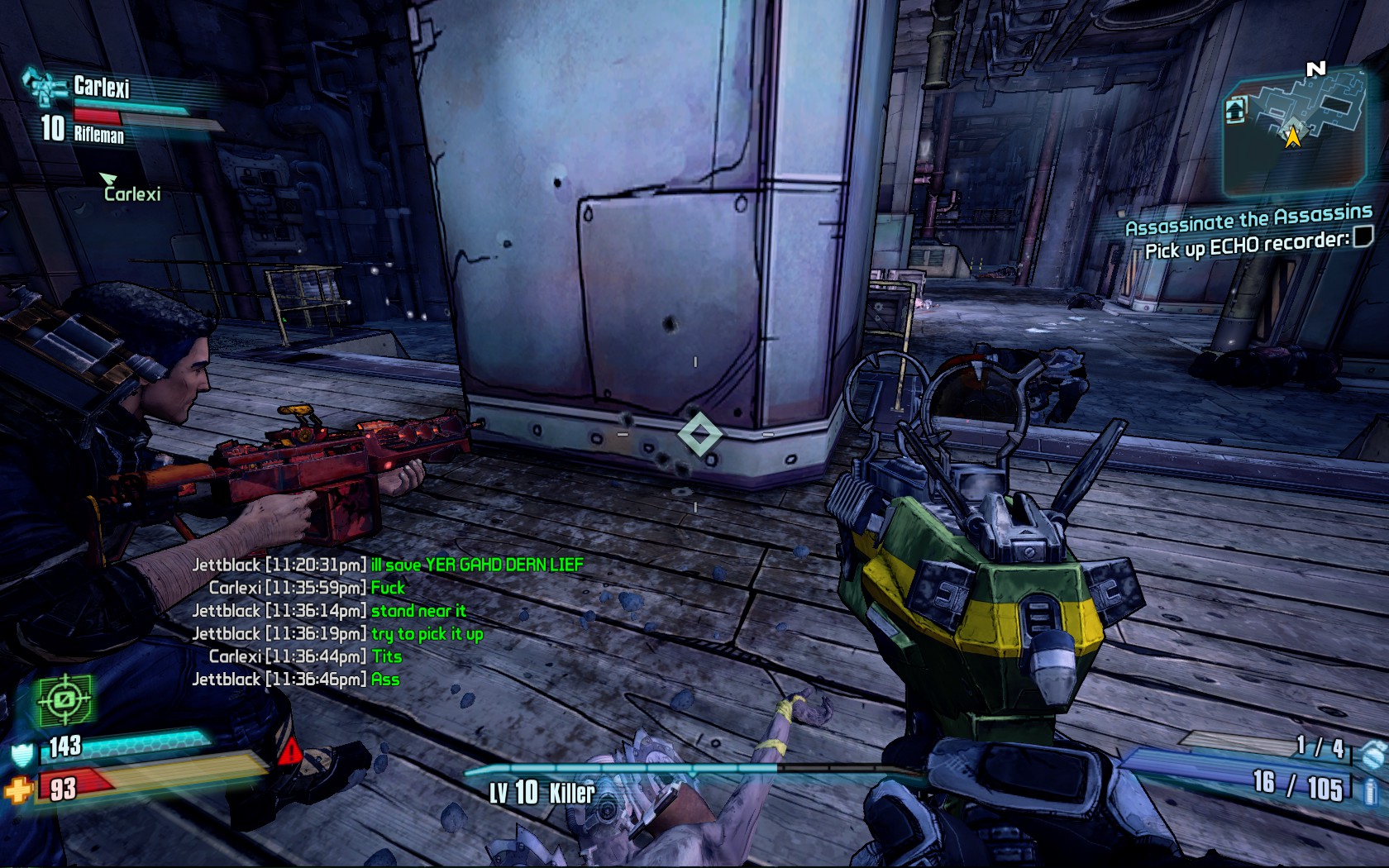Click the shield icon beside 143
Image resolution: width=1389 pixels, height=868 pixels.
(22, 754)
